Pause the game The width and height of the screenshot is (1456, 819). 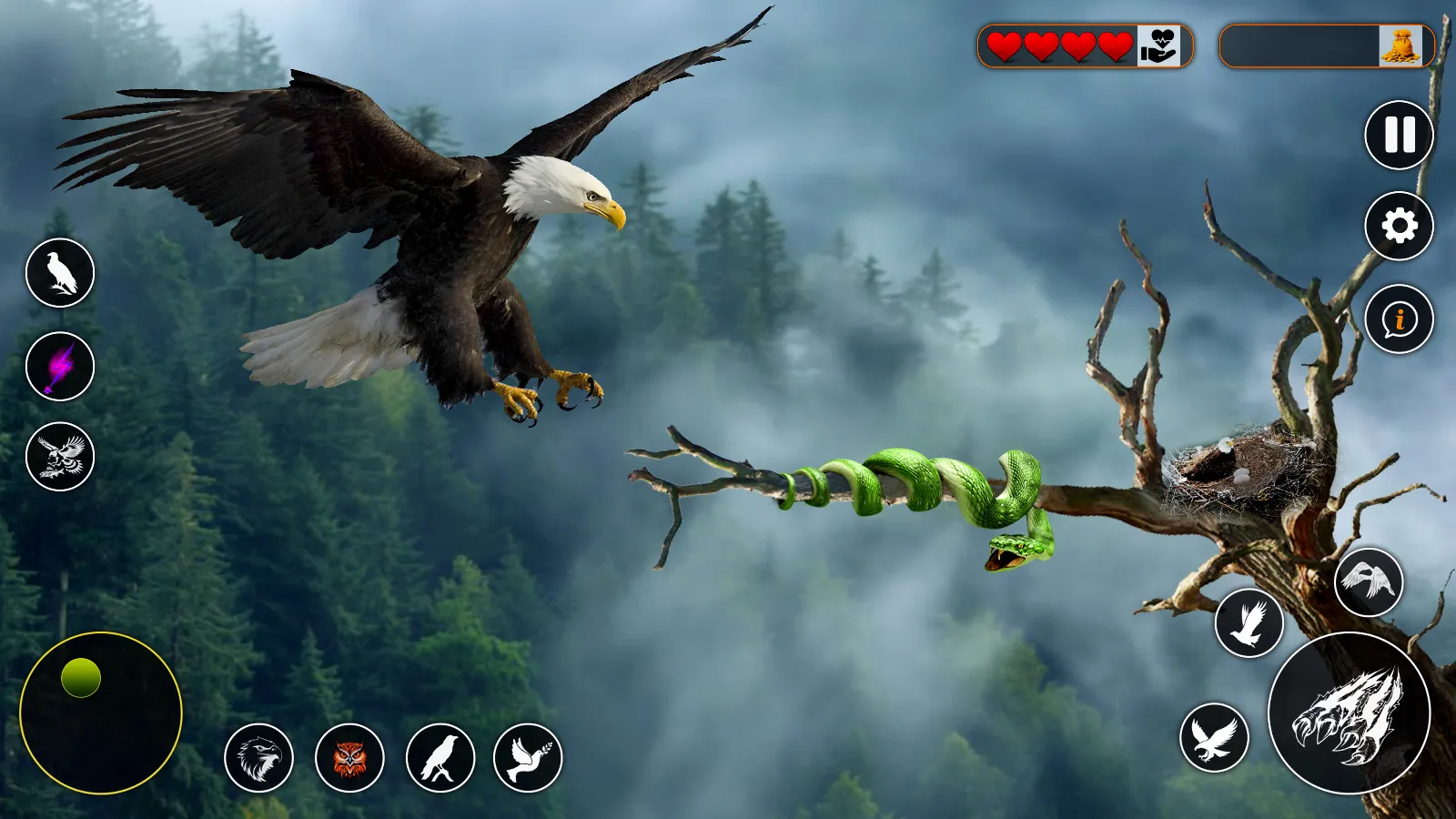tap(1399, 135)
